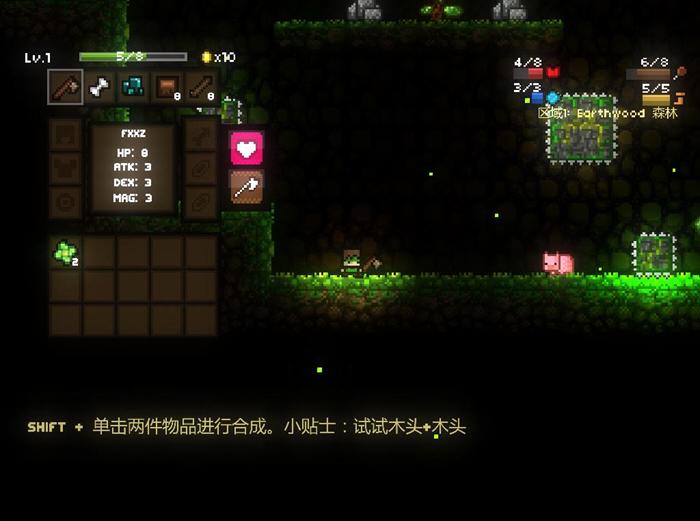
Task: Select the wooden stick hotbar slot
Action: click(x=200, y=88)
